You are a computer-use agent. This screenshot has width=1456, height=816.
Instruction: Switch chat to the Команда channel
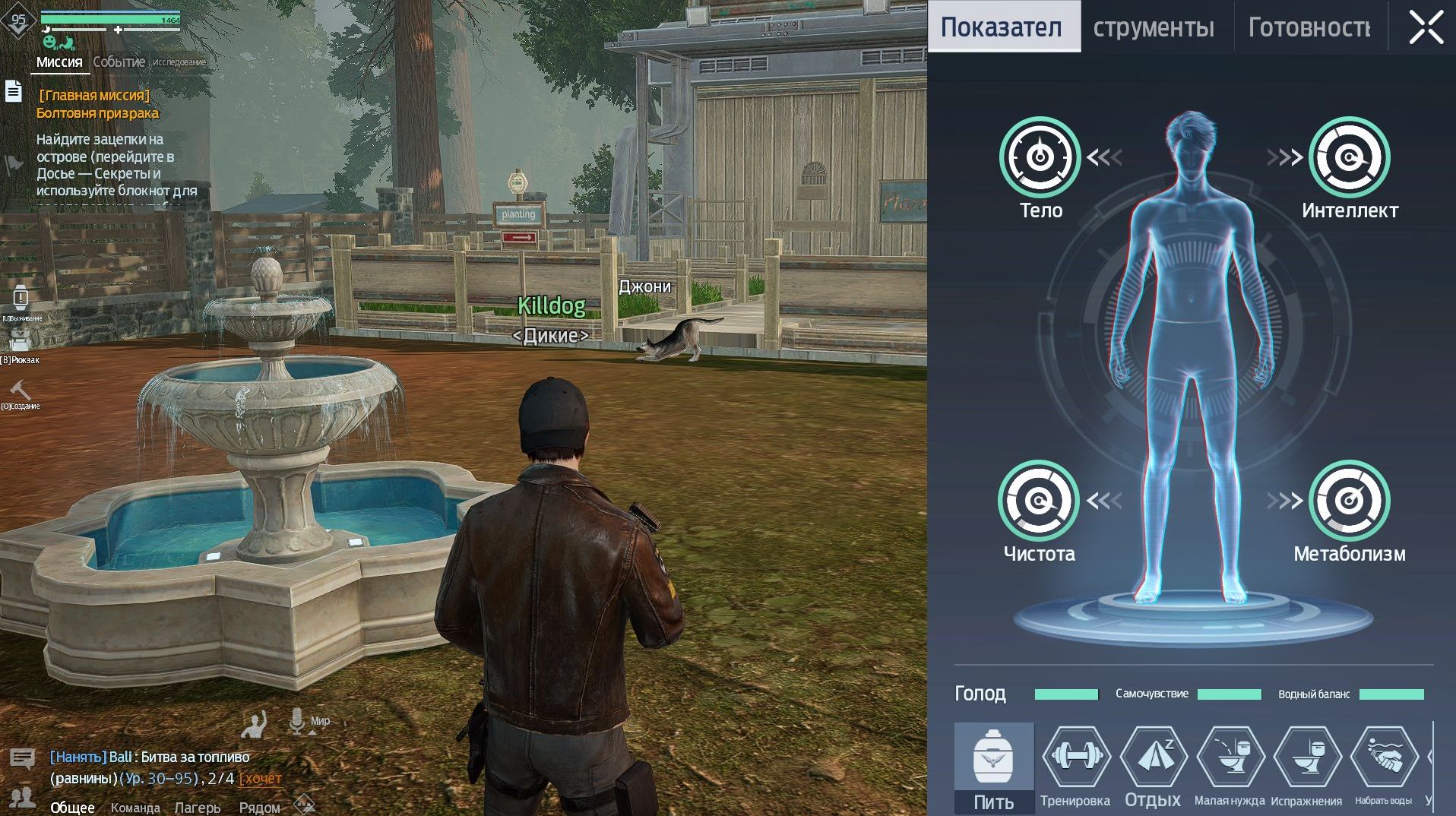(x=135, y=808)
